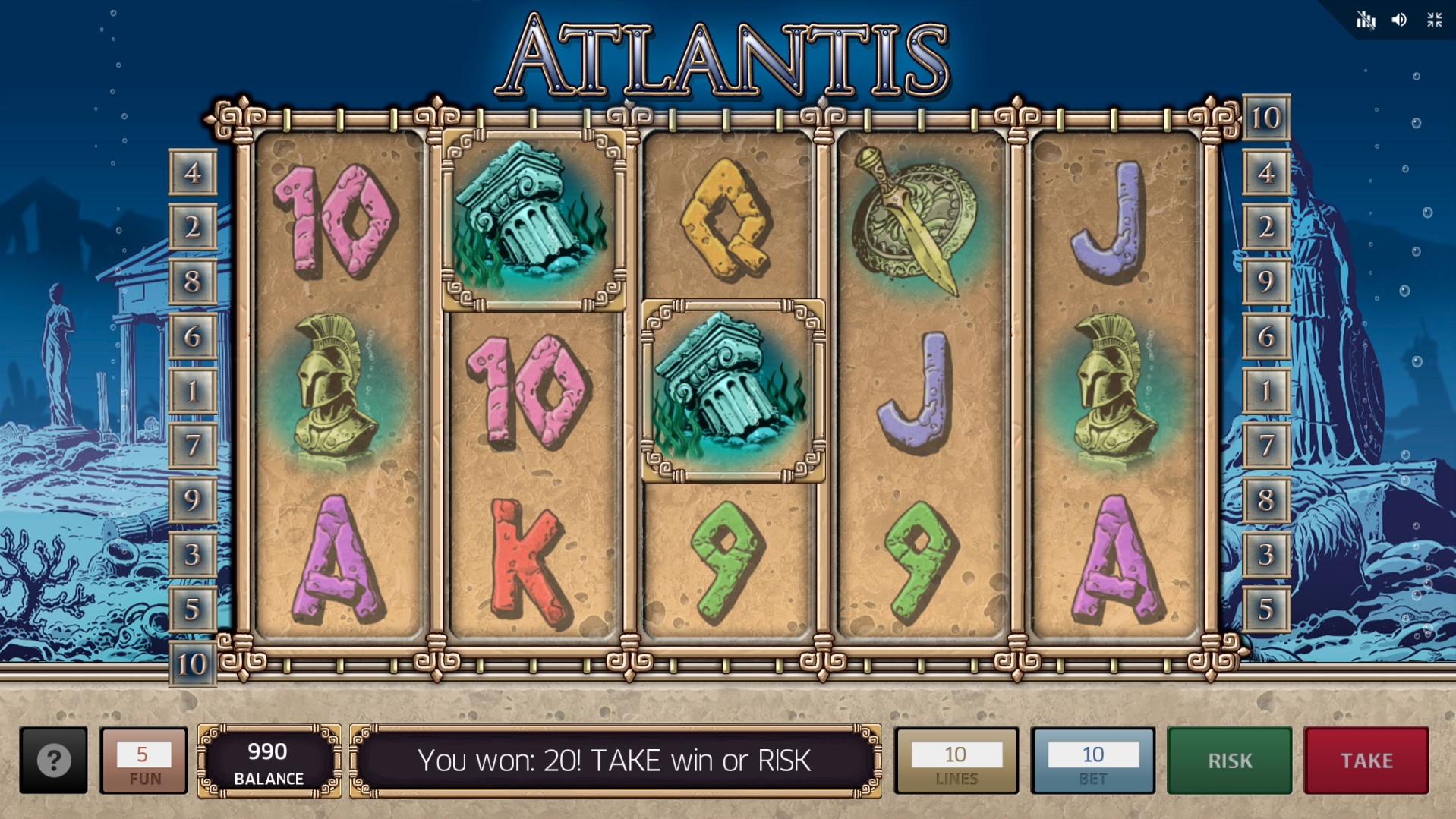Exit fullscreen with the collapse arrows icon

(1434, 20)
